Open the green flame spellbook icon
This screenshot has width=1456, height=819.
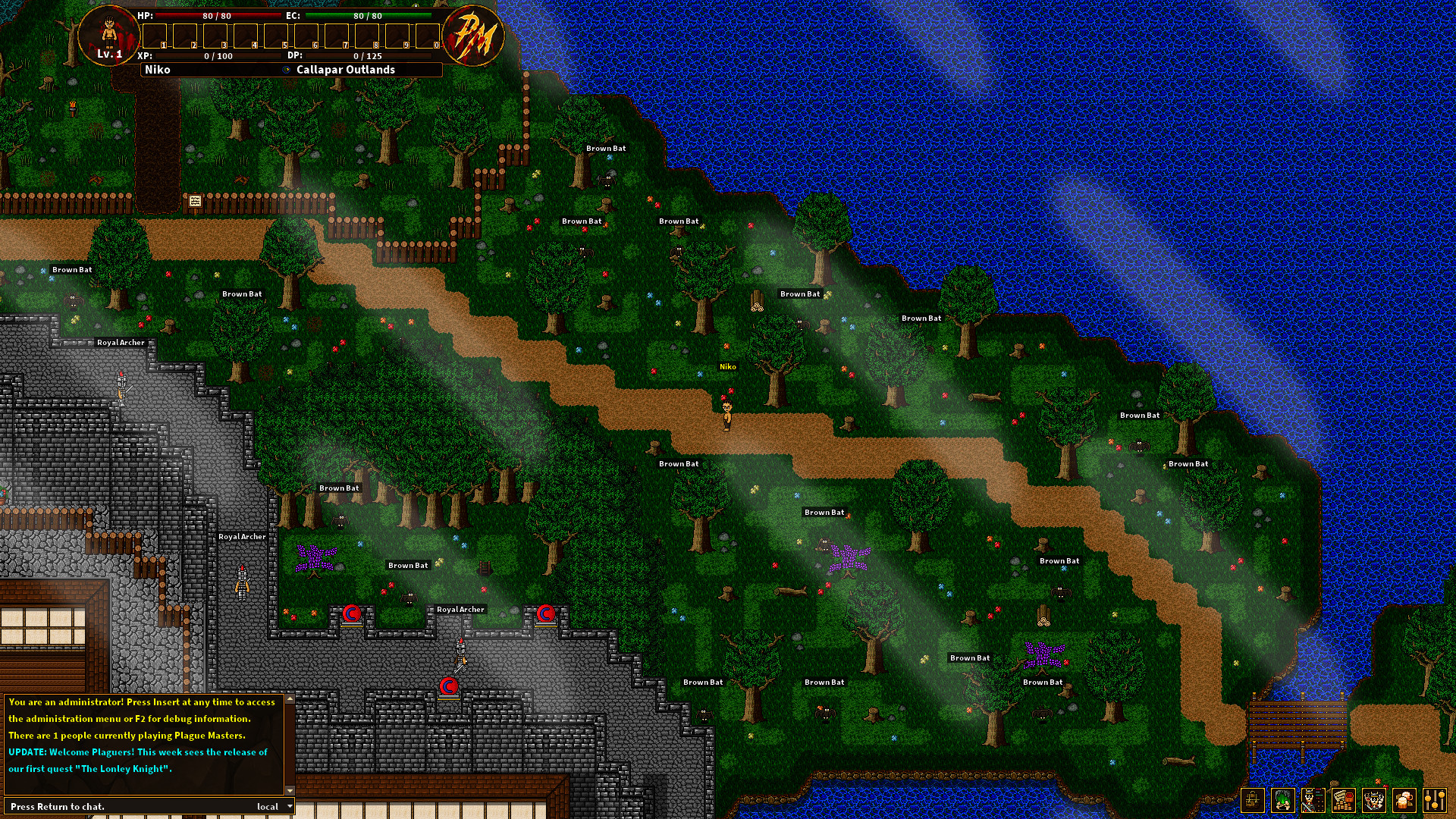(1283, 800)
